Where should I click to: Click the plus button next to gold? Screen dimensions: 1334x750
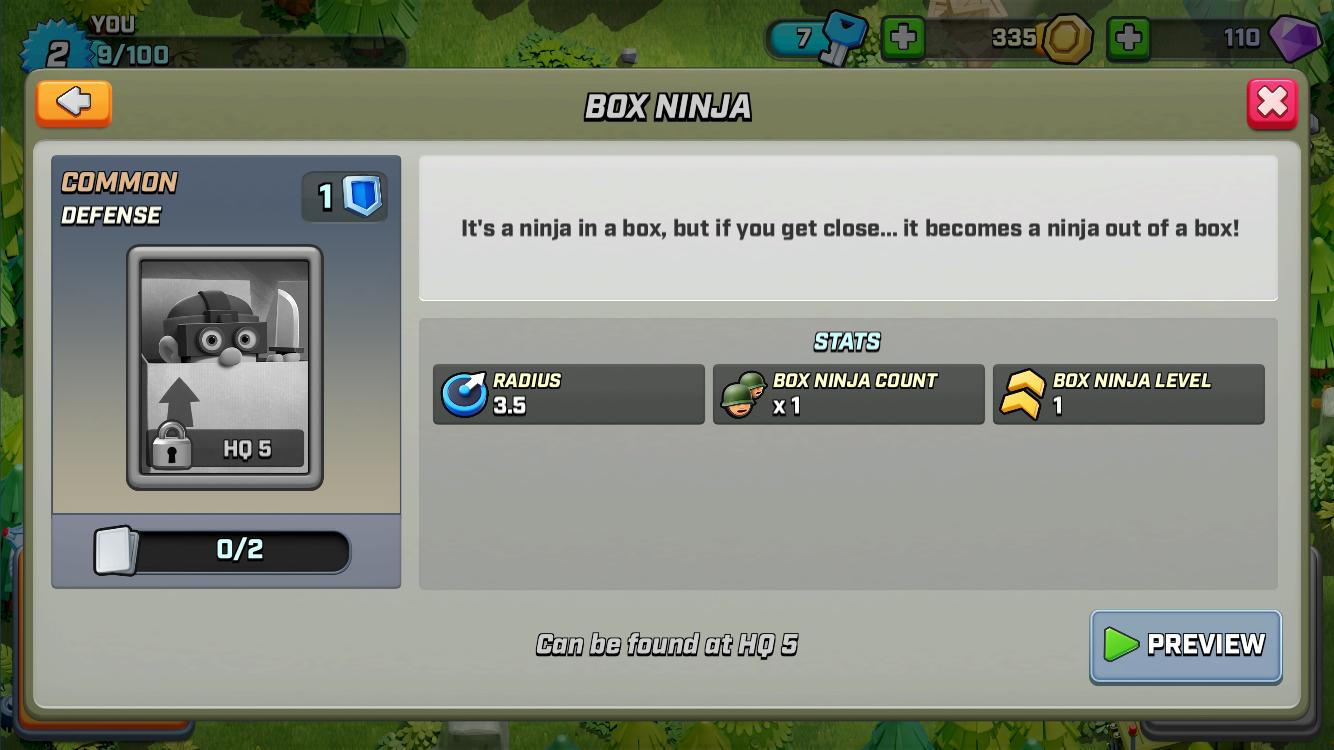[1129, 40]
